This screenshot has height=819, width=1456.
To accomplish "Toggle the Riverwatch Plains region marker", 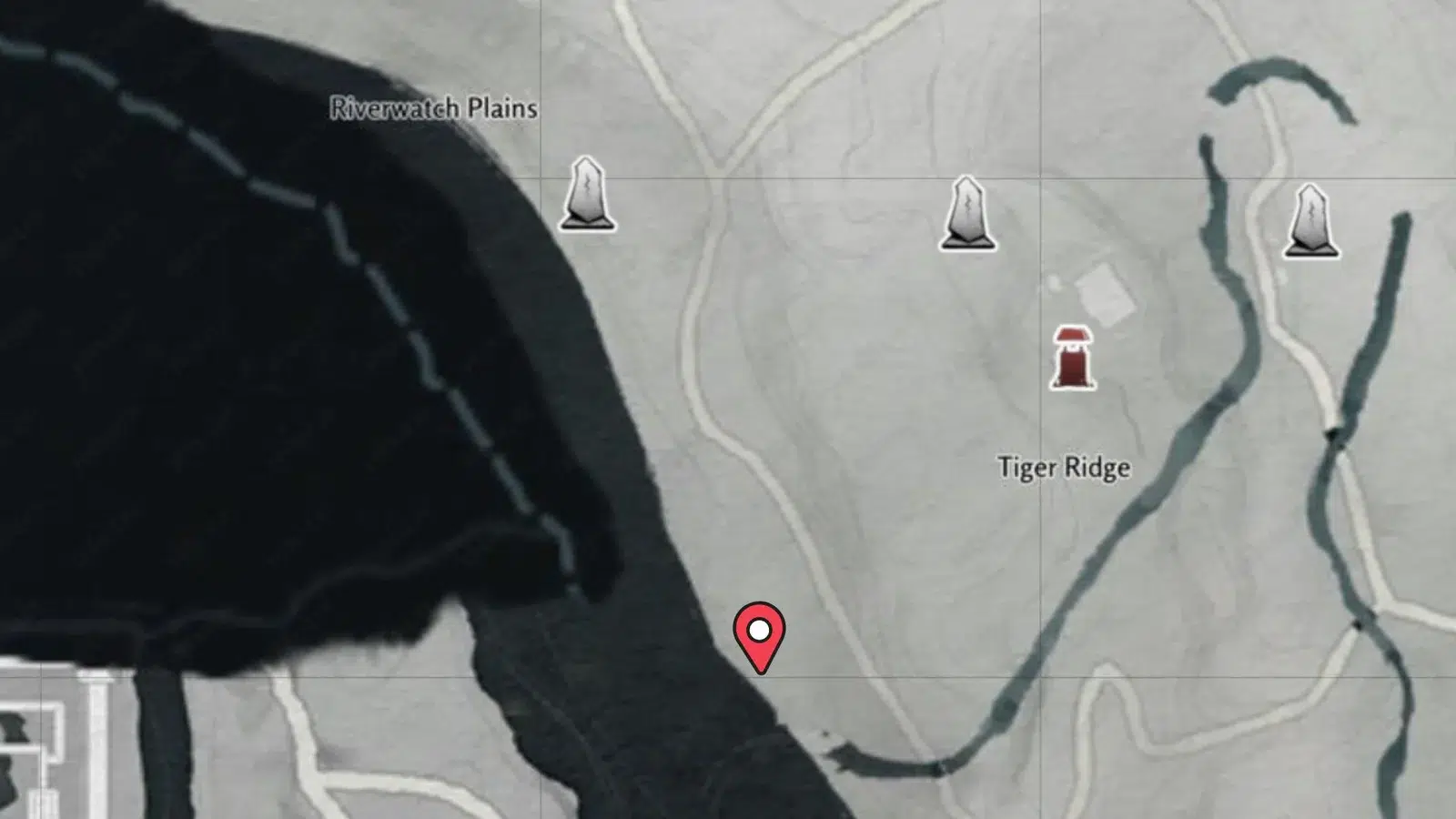I will point(432,106).
